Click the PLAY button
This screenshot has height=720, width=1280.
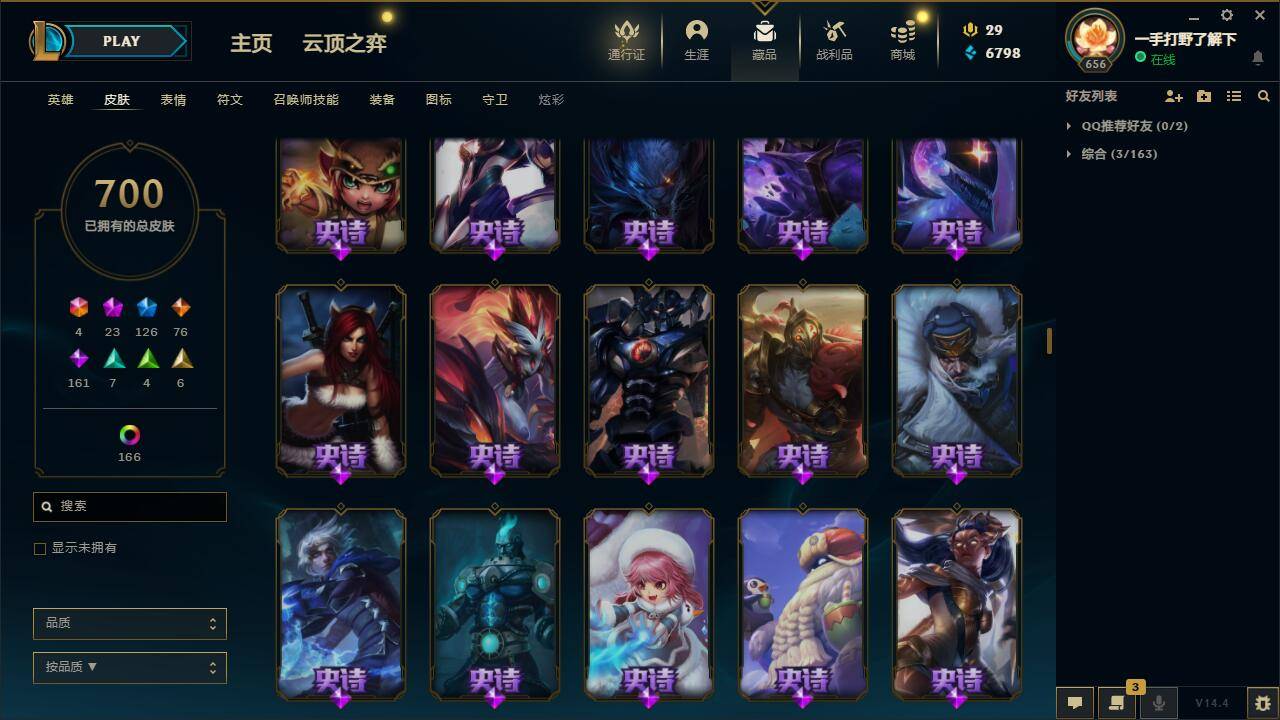coord(121,41)
